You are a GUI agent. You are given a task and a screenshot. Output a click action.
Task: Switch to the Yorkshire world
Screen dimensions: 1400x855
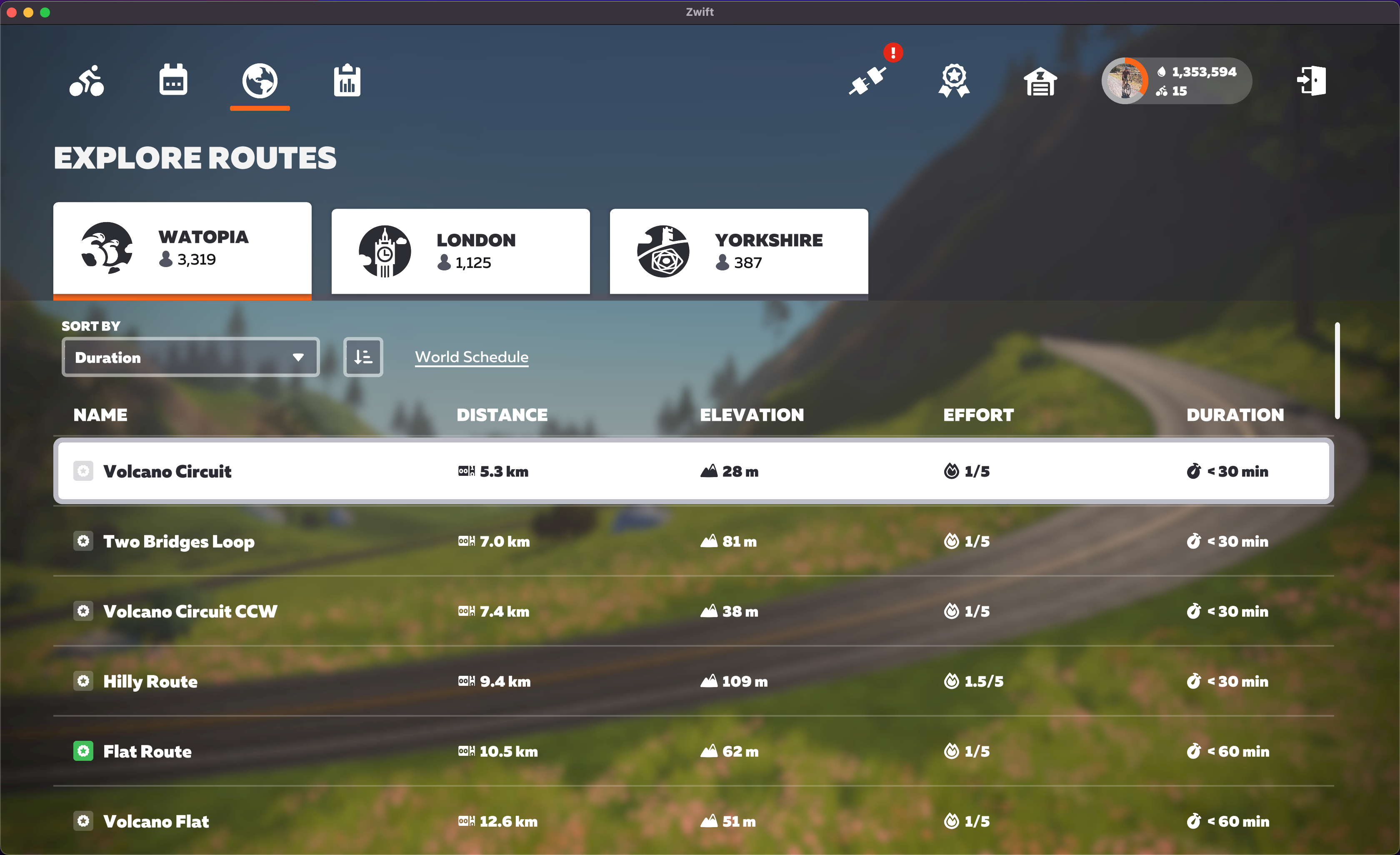[739, 251]
